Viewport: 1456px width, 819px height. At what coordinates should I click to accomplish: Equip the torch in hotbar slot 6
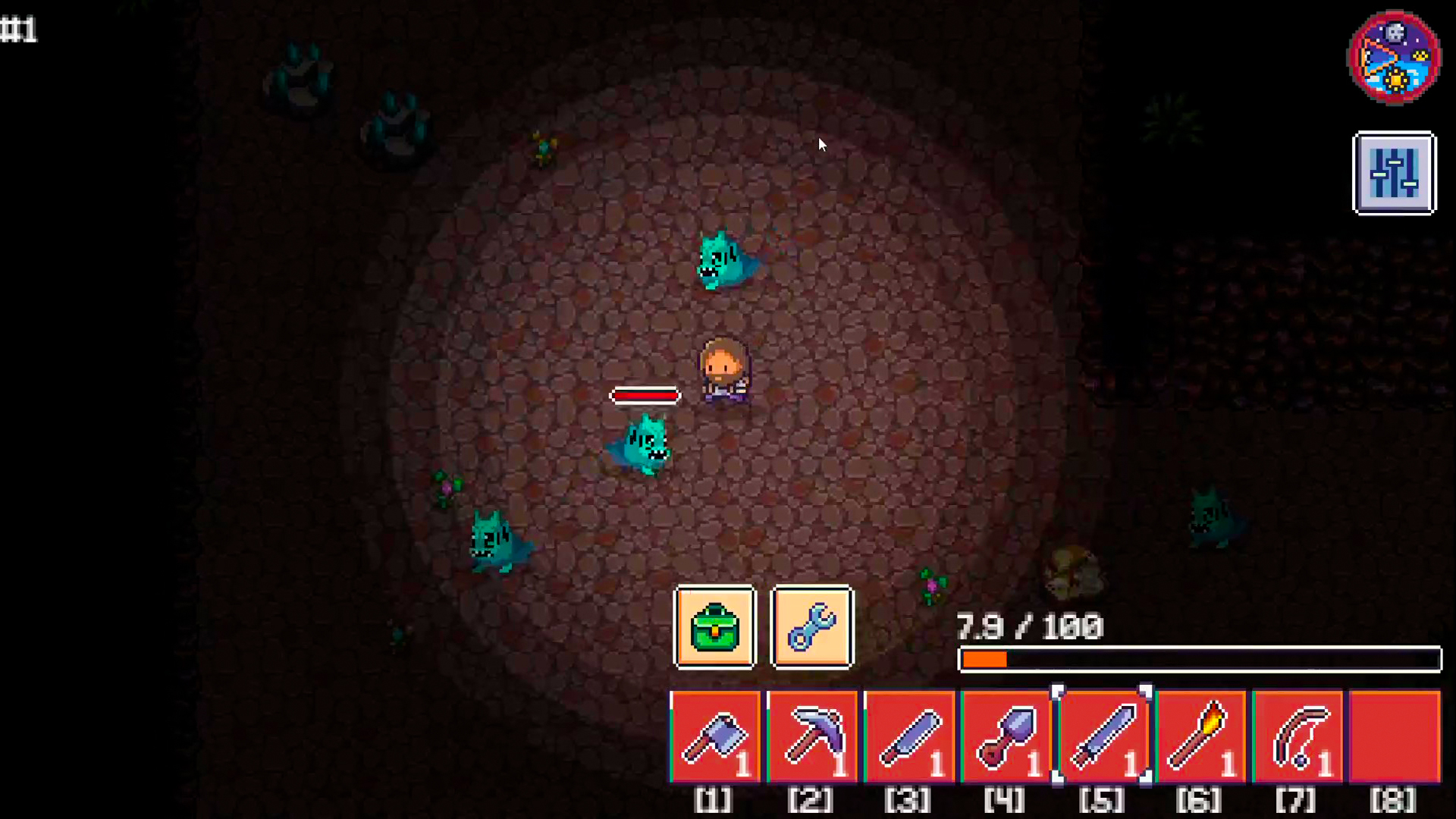(1200, 737)
